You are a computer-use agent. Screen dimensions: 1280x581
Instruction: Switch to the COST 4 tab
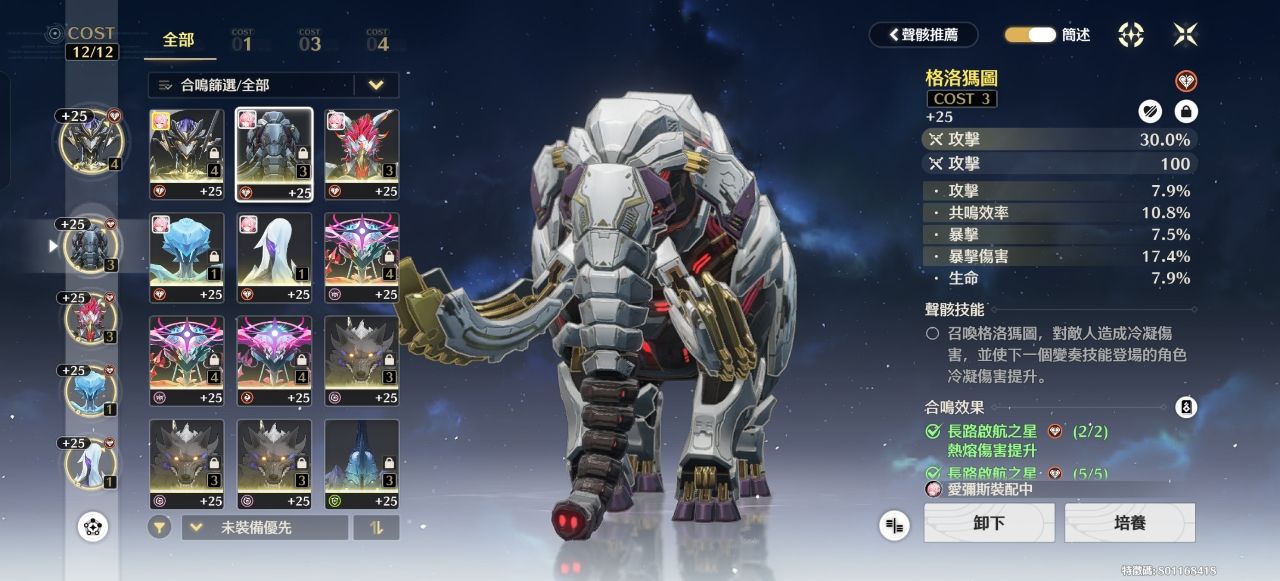(x=377, y=41)
